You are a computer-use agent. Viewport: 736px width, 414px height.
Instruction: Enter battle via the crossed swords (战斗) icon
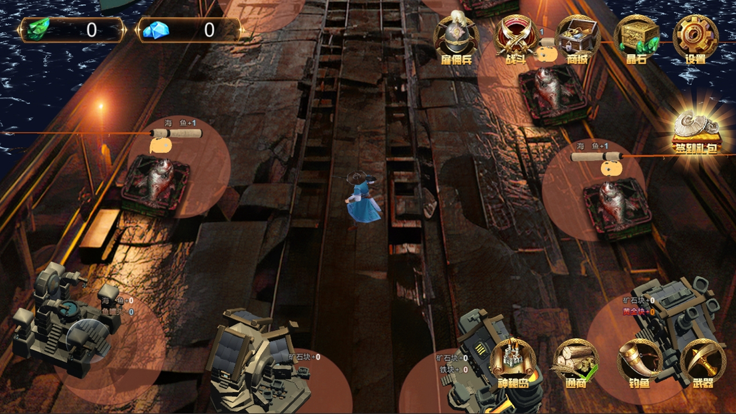pos(517,37)
